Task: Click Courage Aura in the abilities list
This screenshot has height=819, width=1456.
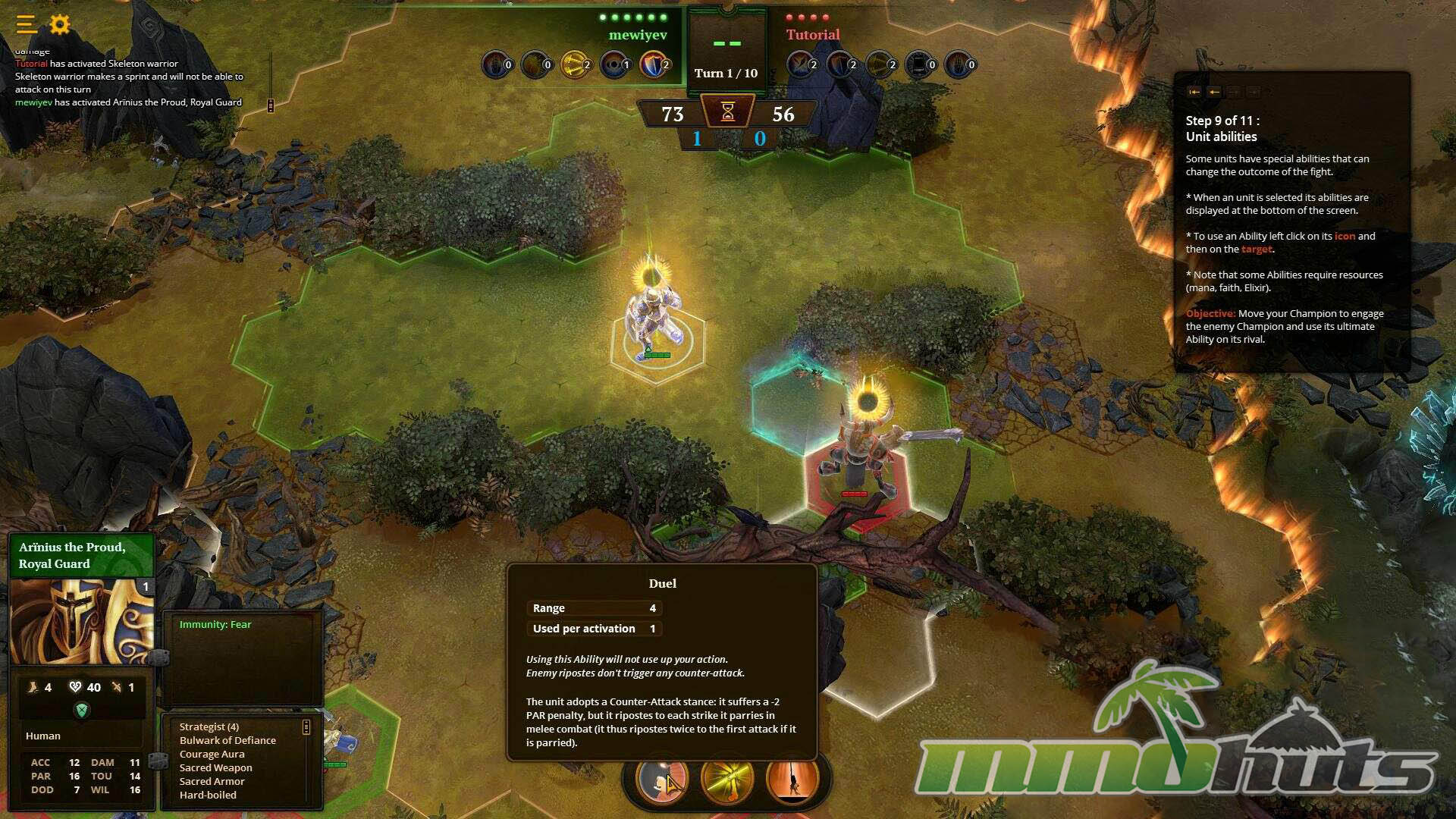Action: click(212, 754)
